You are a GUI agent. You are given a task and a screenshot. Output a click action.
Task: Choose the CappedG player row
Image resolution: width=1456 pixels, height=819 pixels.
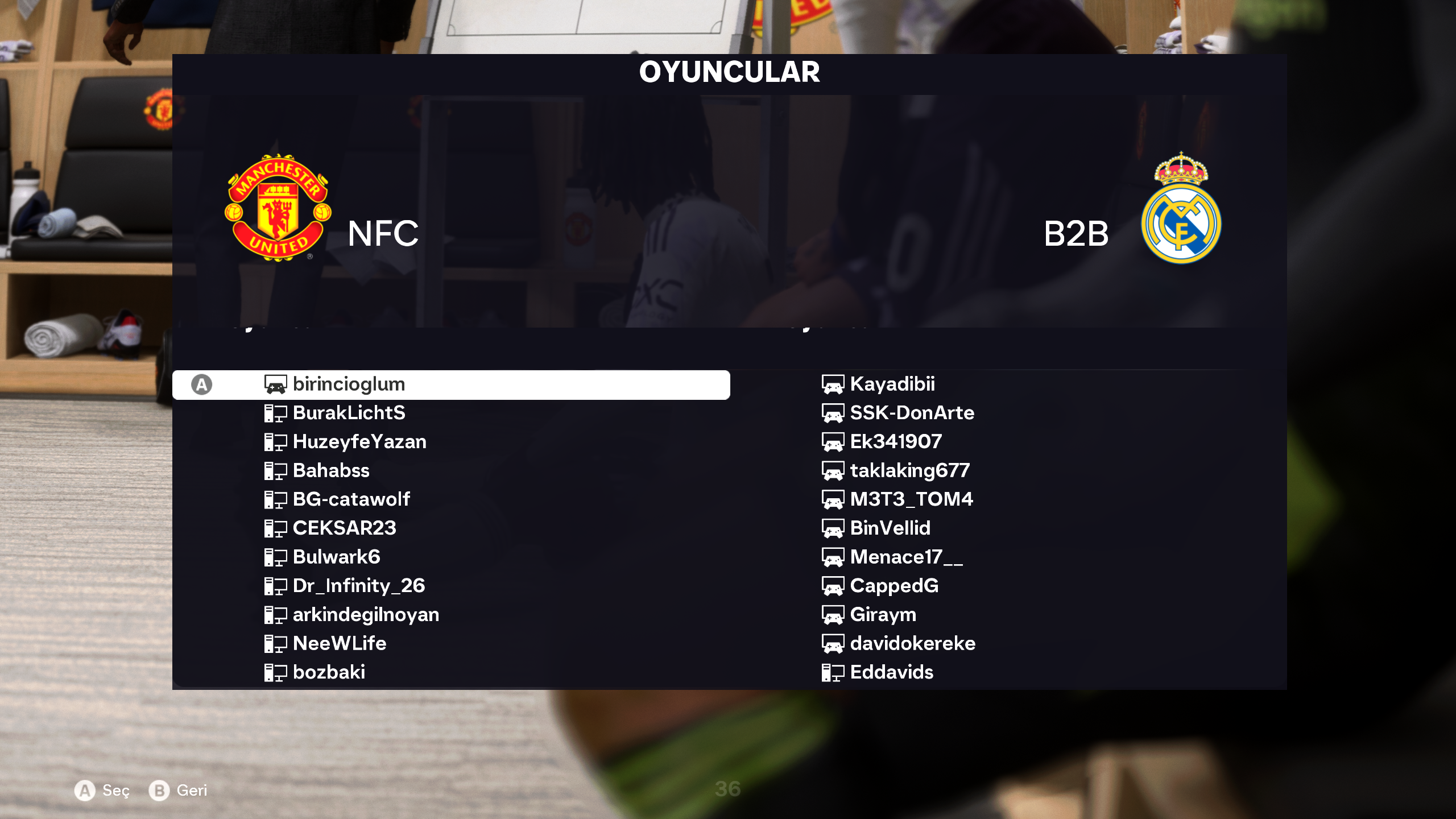tap(894, 586)
